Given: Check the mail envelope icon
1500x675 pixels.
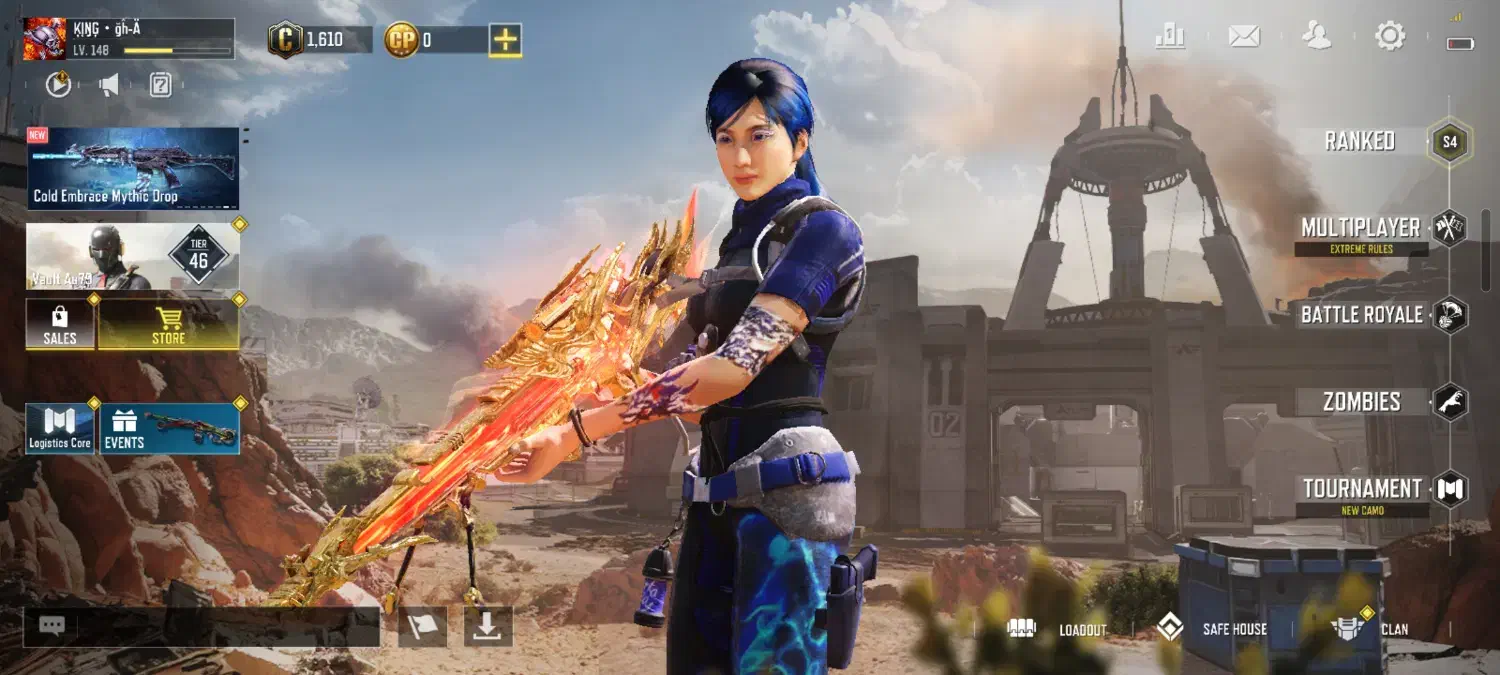Looking at the screenshot, I should click(x=1243, y=37).
